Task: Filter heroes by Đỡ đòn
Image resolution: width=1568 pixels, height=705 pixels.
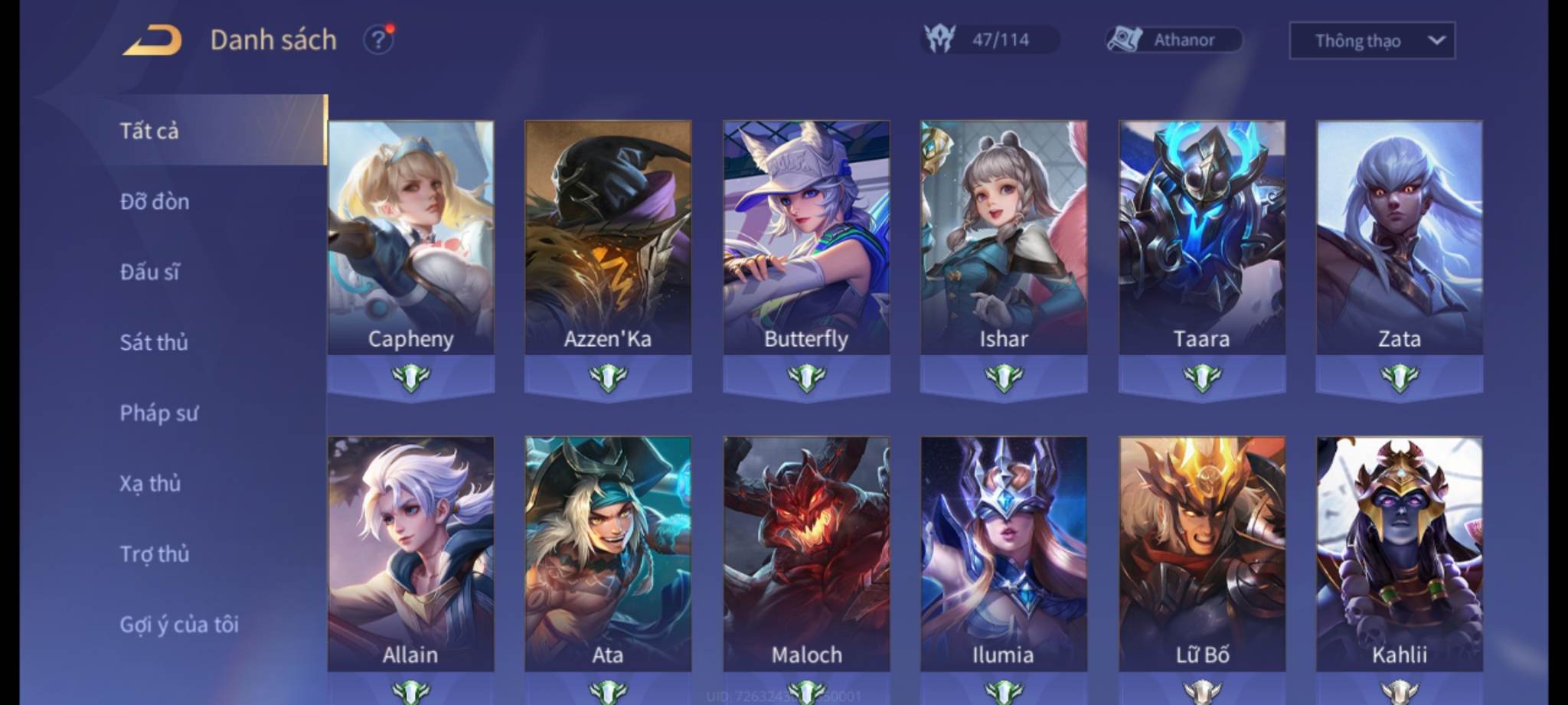Action: [155, 201]
